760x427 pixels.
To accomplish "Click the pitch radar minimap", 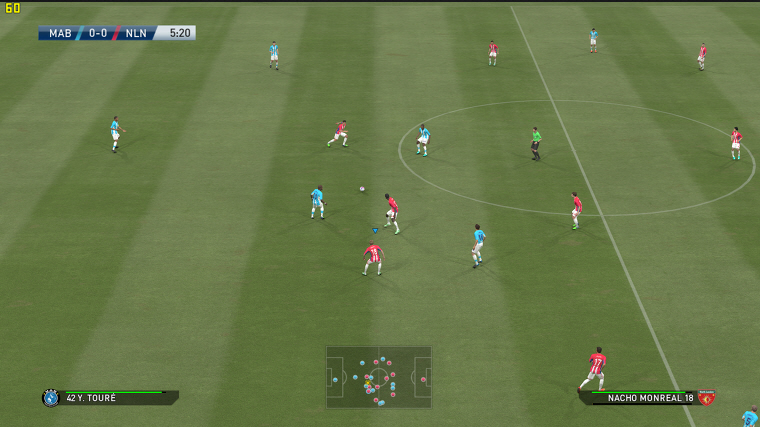I will (378, 377).
